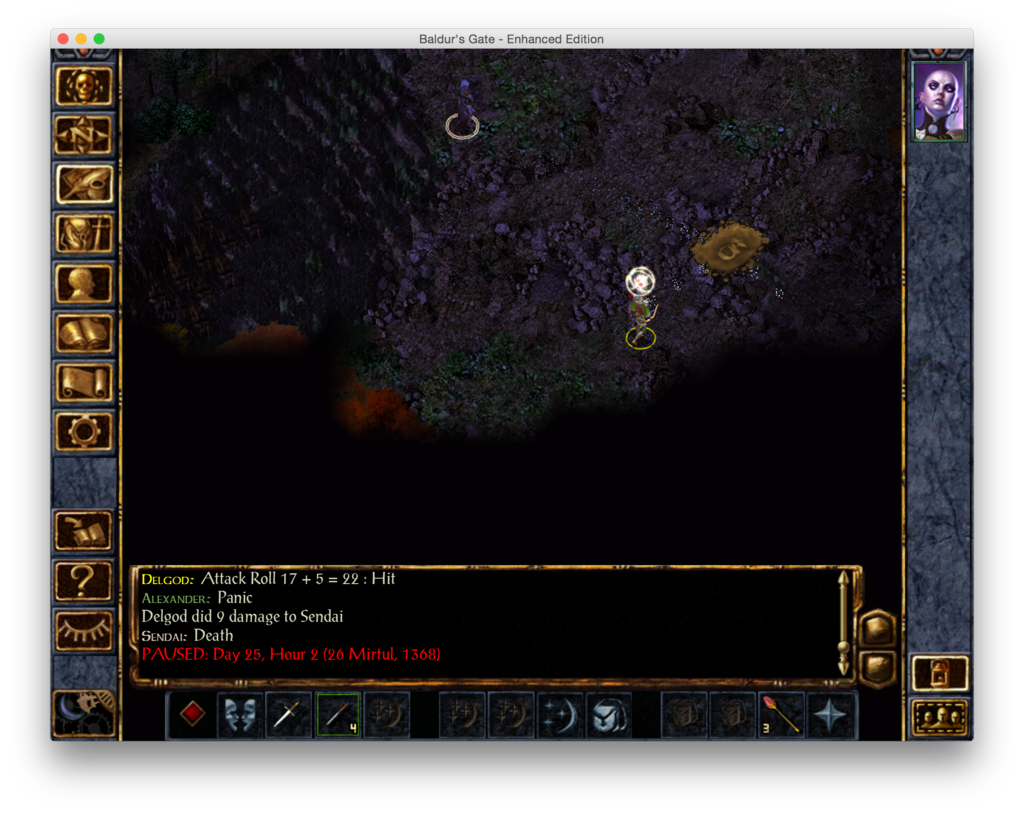Open the area map compass button

click(84, 135)
